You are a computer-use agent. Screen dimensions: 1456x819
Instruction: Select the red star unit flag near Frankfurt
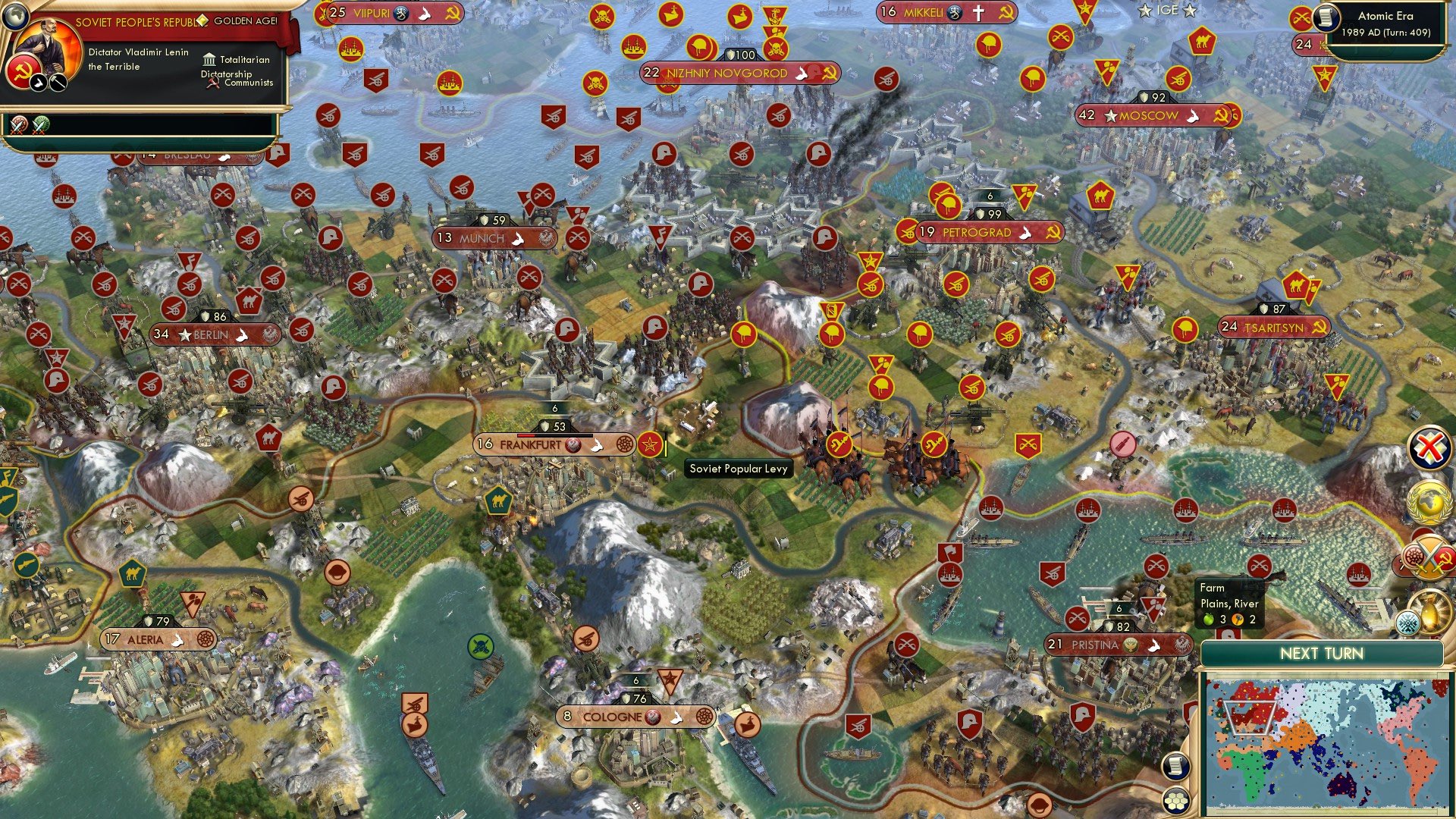[x=650, y=445]
